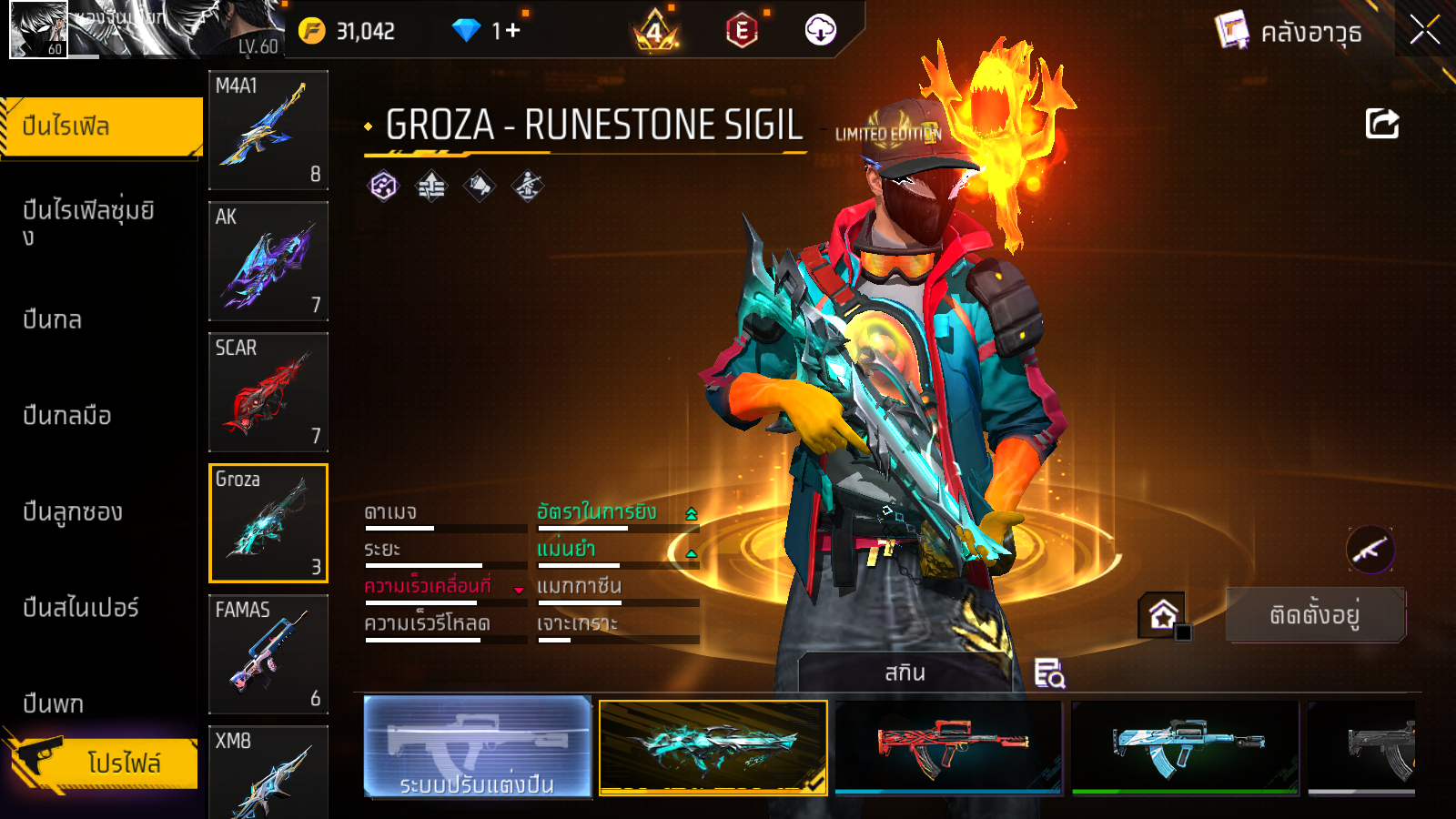Click the ติดตั้งอยู่ equipped button
1456x819 pixels.
tap(1315, 615)
